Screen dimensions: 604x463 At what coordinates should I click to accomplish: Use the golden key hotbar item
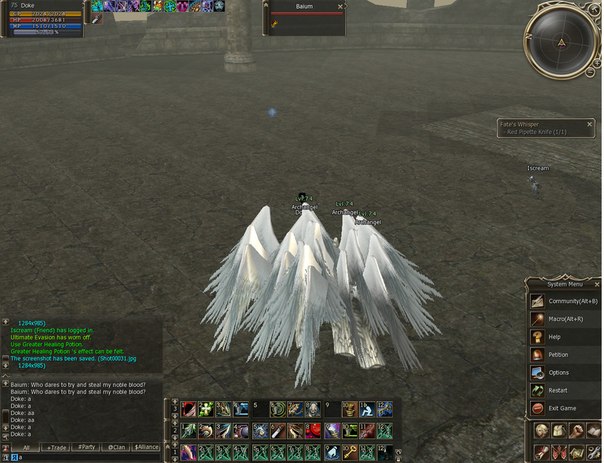tap(350, 452)
